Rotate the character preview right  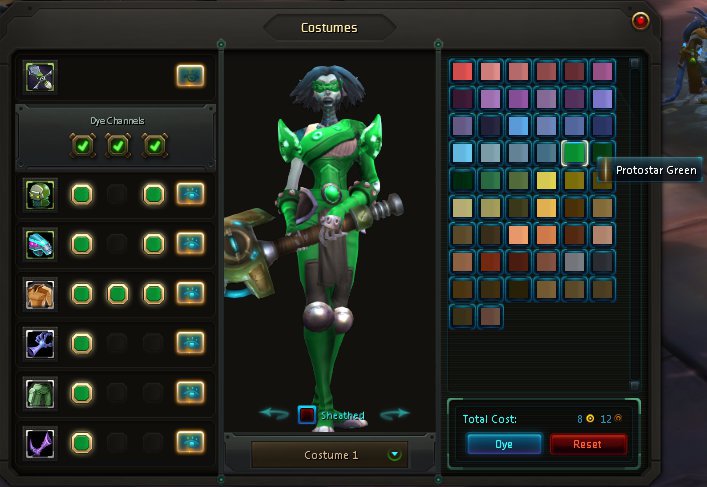point(395,413)
